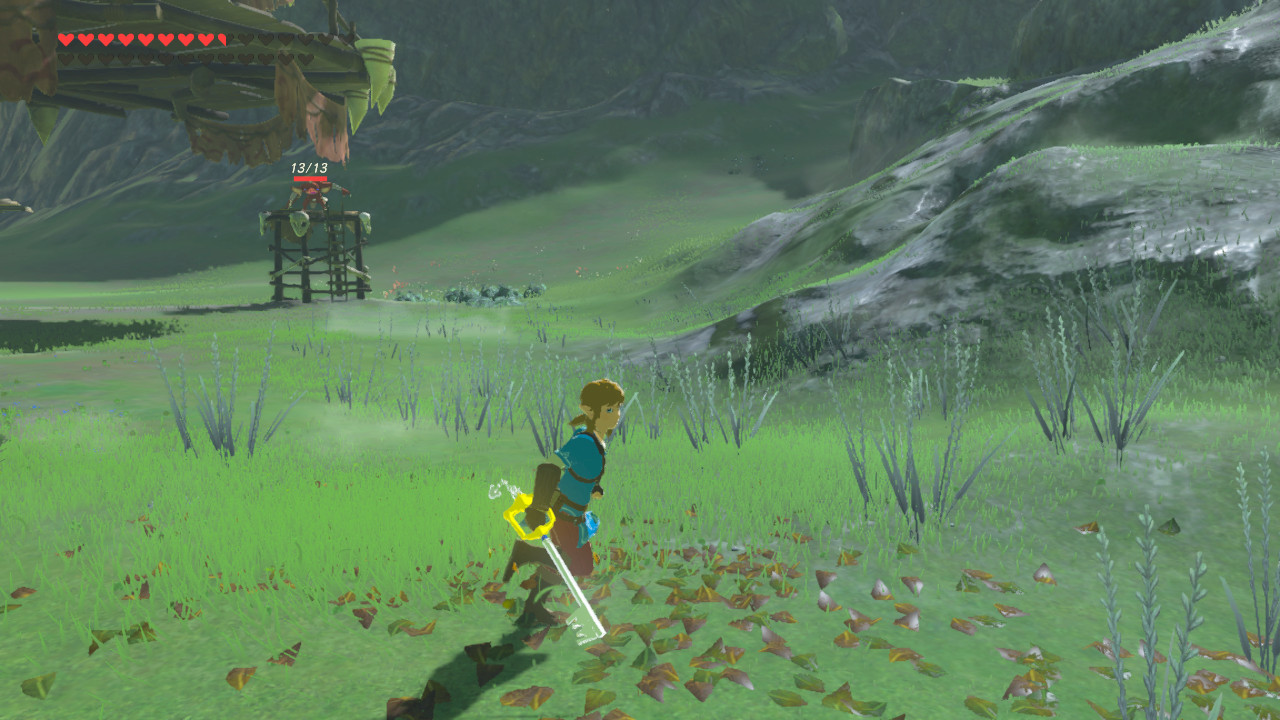Viewport: 1280px width, 720px height.
Task: Select the 13/13 enemy health label
Action: 309,168
